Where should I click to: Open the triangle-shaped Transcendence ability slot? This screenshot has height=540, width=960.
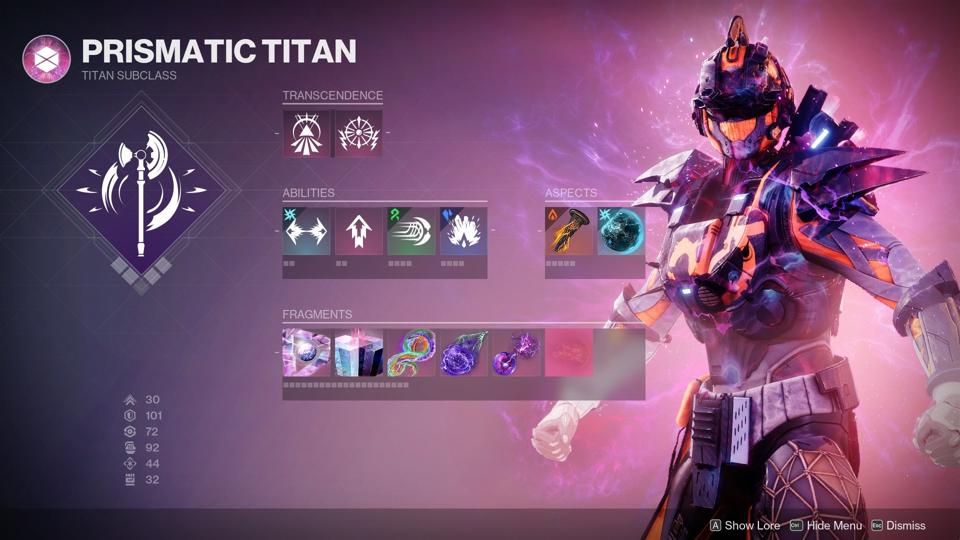[306, 133]
